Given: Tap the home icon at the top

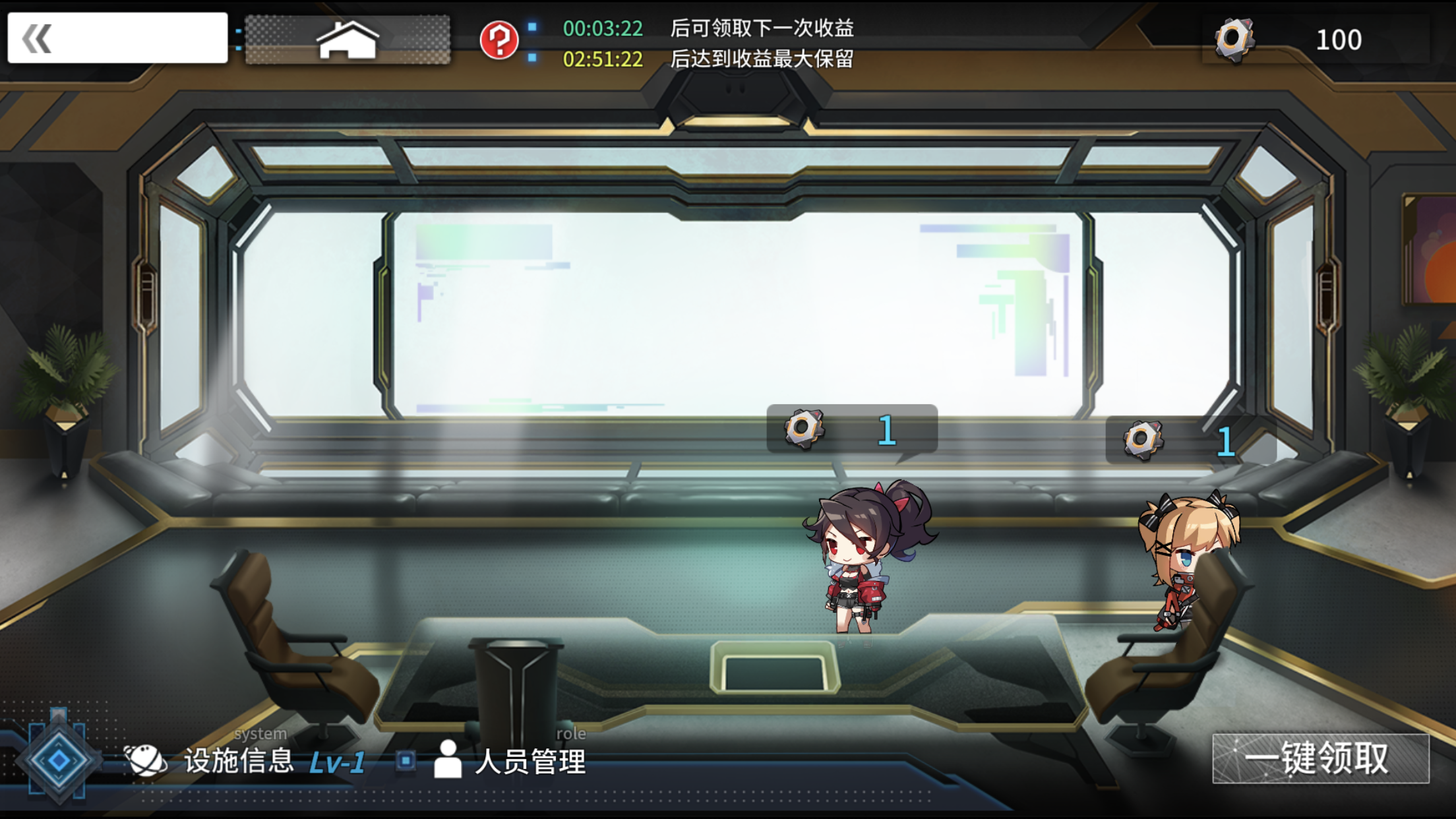Looking at the screenshot, I should click(x=348, y=41).
